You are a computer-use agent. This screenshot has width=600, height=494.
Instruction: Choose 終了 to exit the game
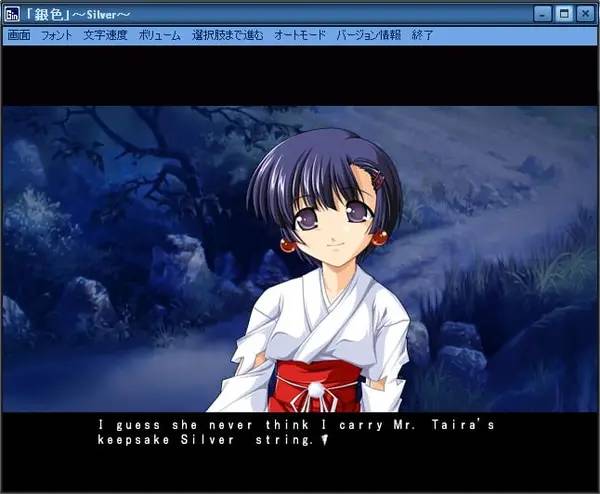(x=423, y=35)
